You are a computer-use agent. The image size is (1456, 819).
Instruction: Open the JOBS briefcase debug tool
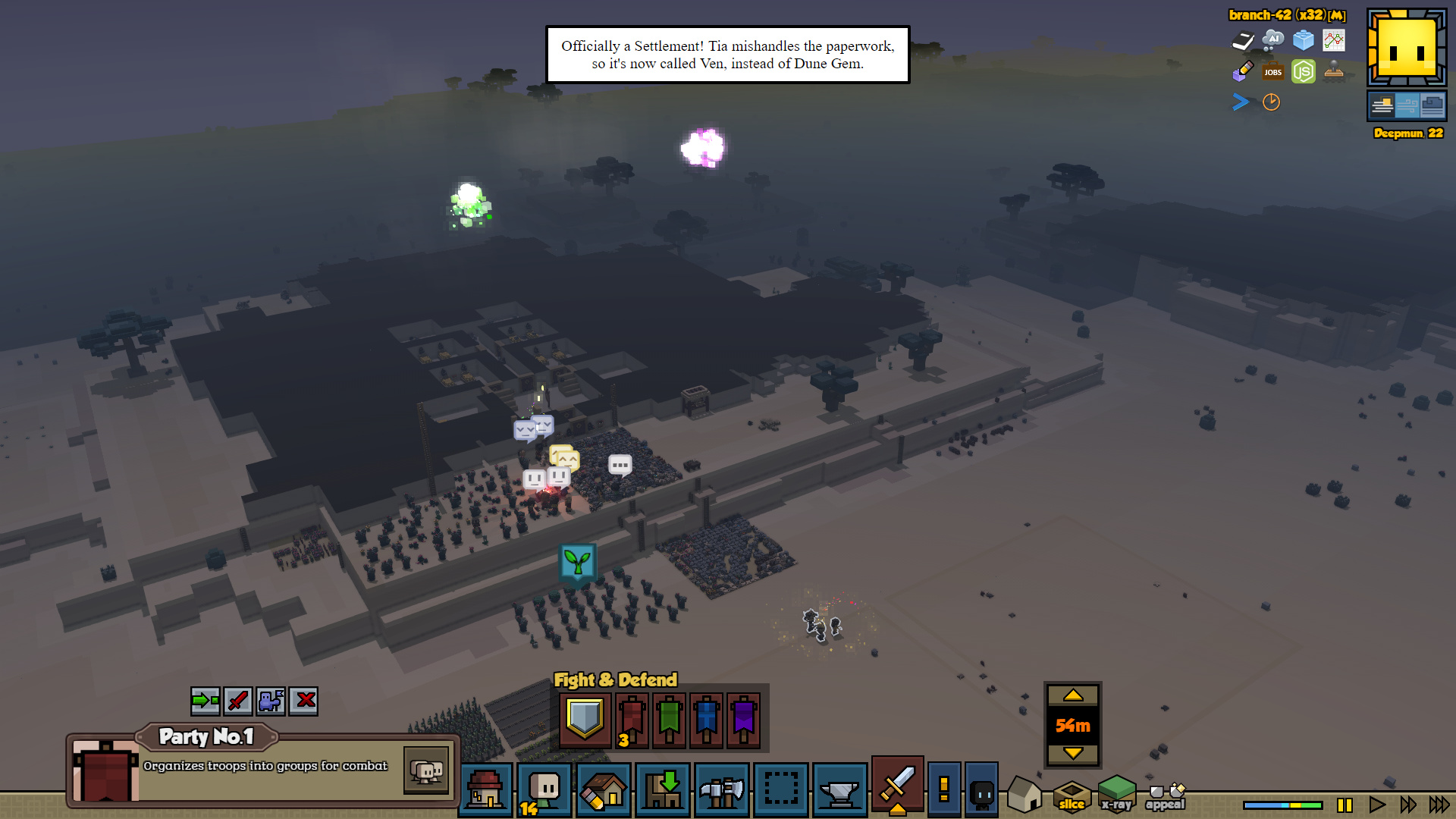click(x=1272, y=72)
